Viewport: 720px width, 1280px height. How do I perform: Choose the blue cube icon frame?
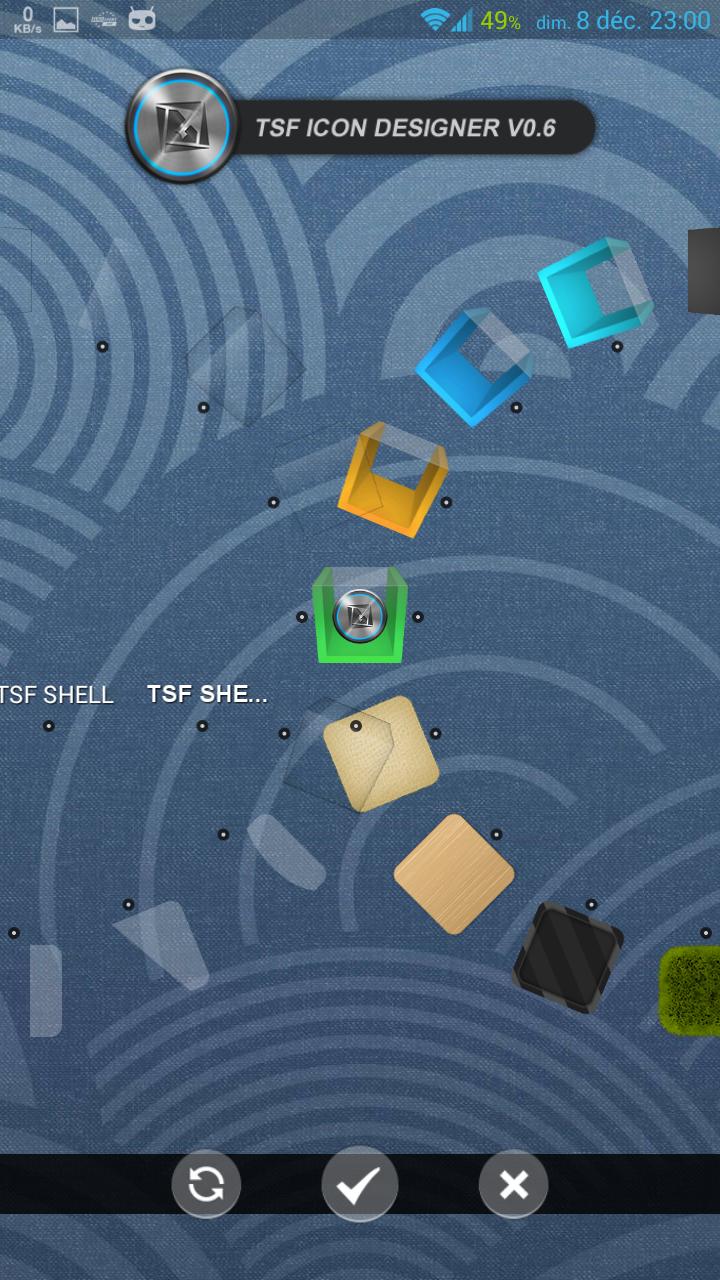click(474, 367)
